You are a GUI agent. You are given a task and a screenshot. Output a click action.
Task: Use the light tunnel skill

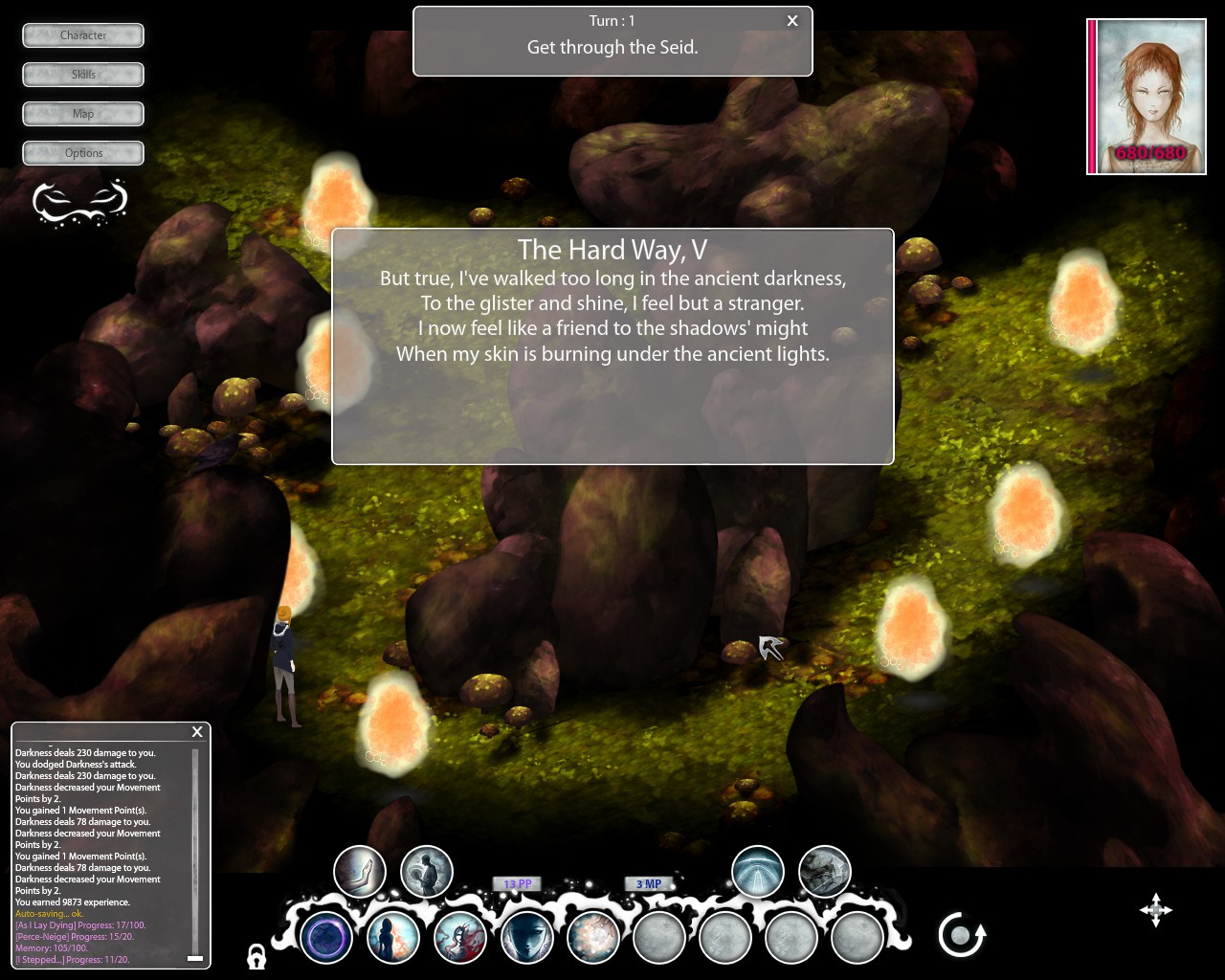(758, 872)
